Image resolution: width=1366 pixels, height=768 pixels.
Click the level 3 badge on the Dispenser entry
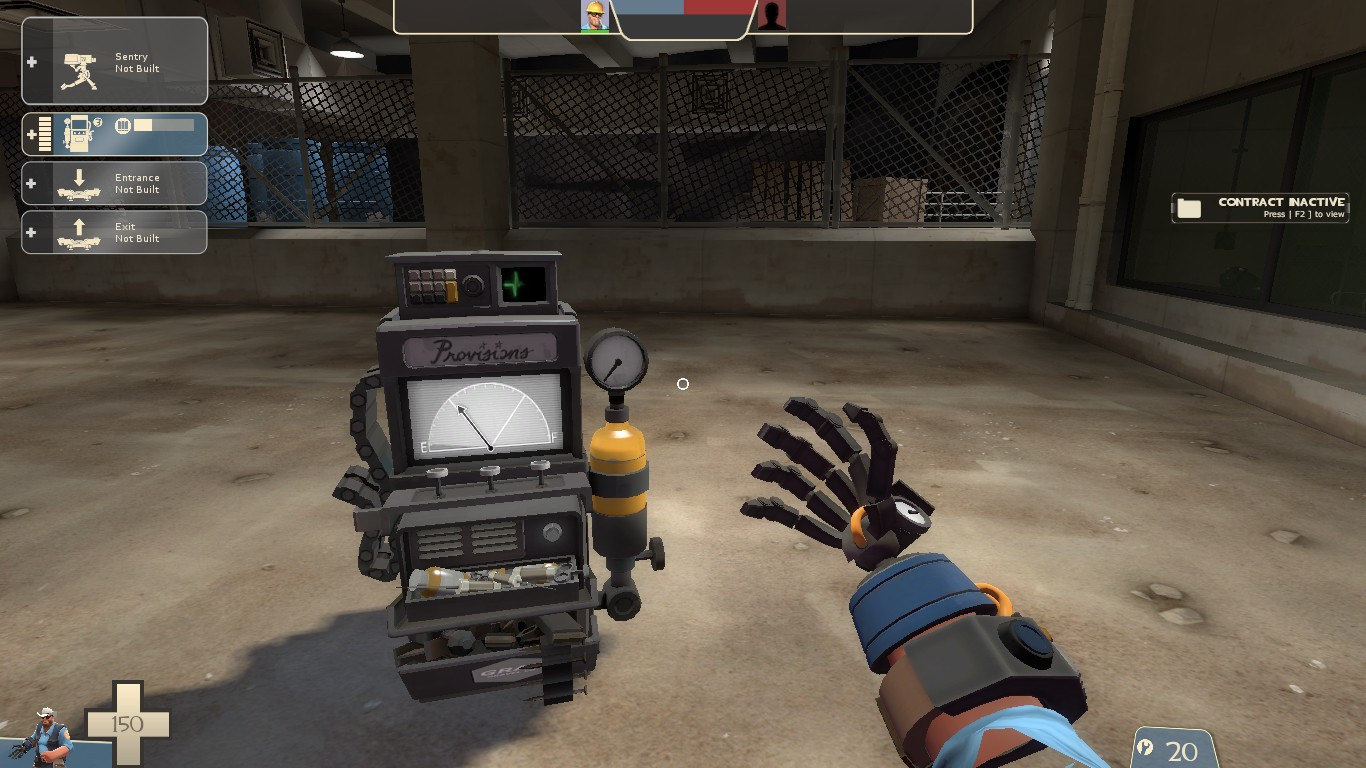click(97, 122)
